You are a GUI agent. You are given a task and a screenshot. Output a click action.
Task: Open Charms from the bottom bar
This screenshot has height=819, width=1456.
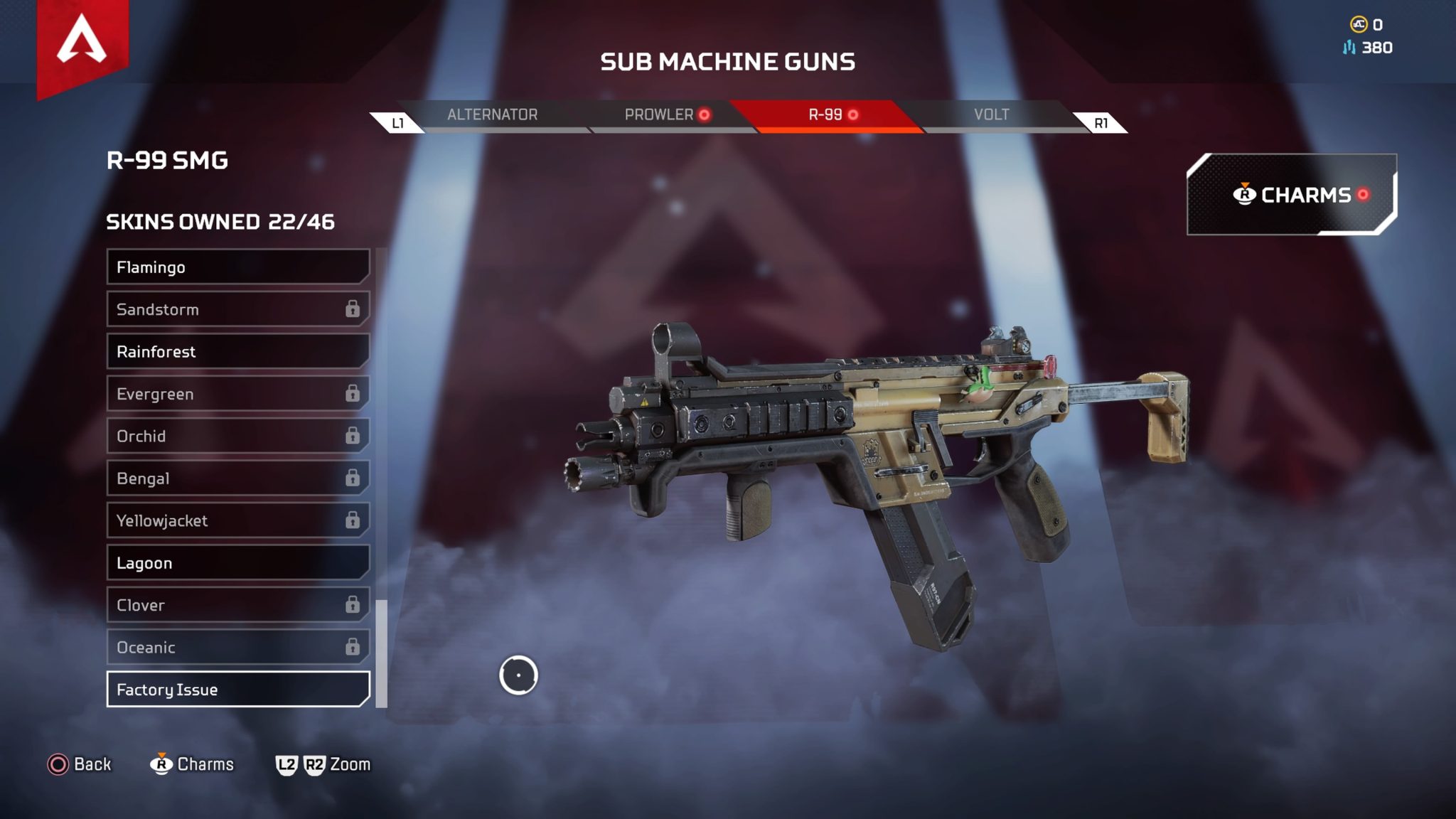(x=193, y=764)
